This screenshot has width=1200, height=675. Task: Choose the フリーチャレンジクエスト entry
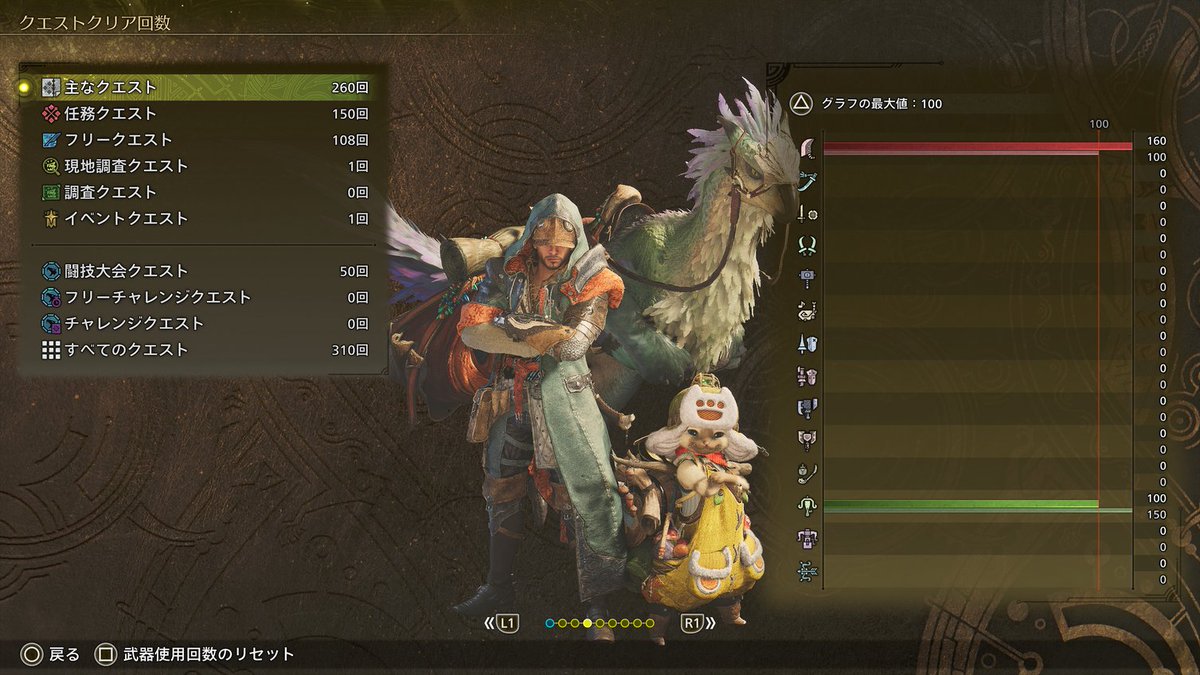click(x=200, y=297)
